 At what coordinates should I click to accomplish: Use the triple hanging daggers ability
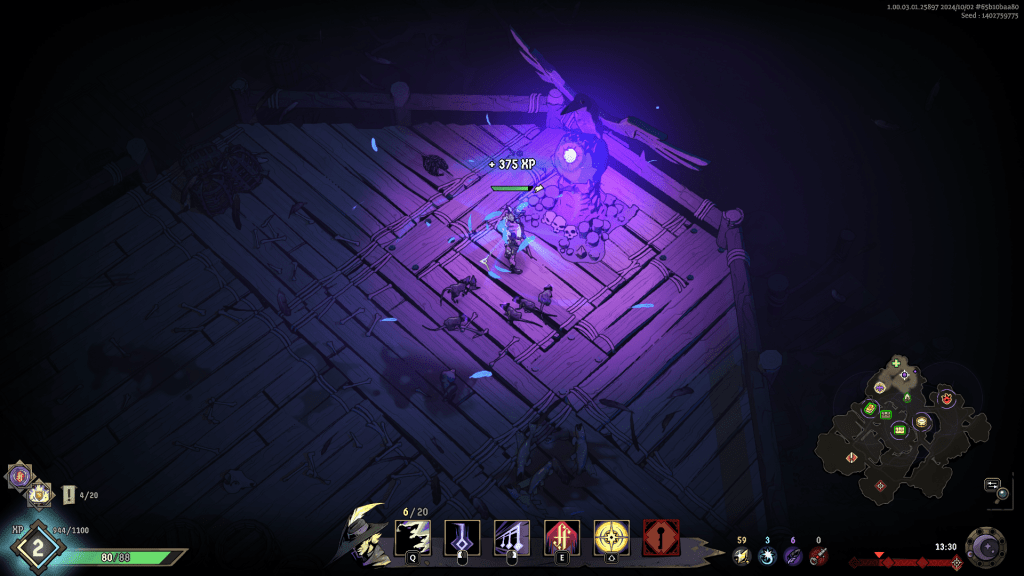[512, 537]
